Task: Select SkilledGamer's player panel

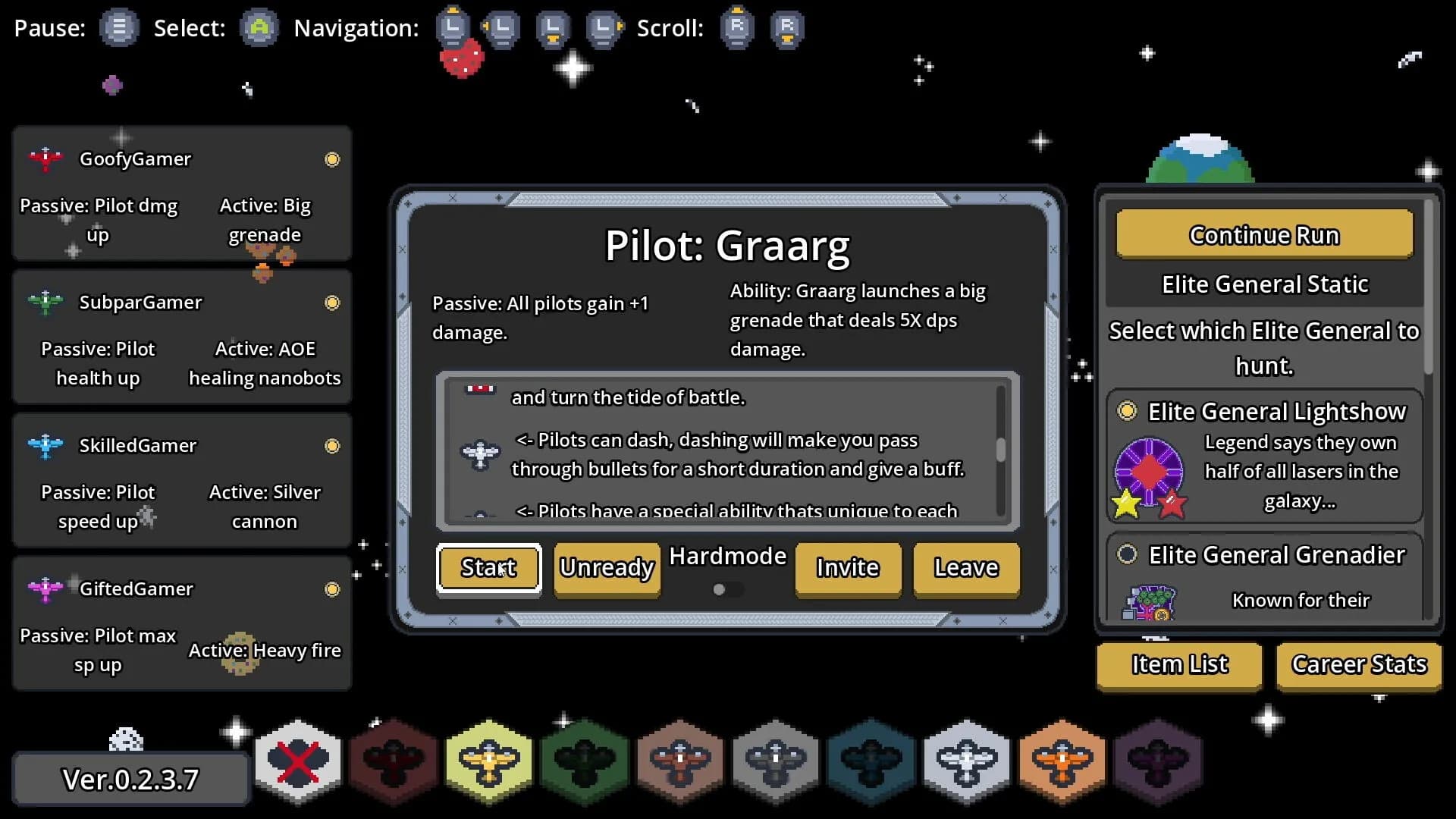Action: 182,480
